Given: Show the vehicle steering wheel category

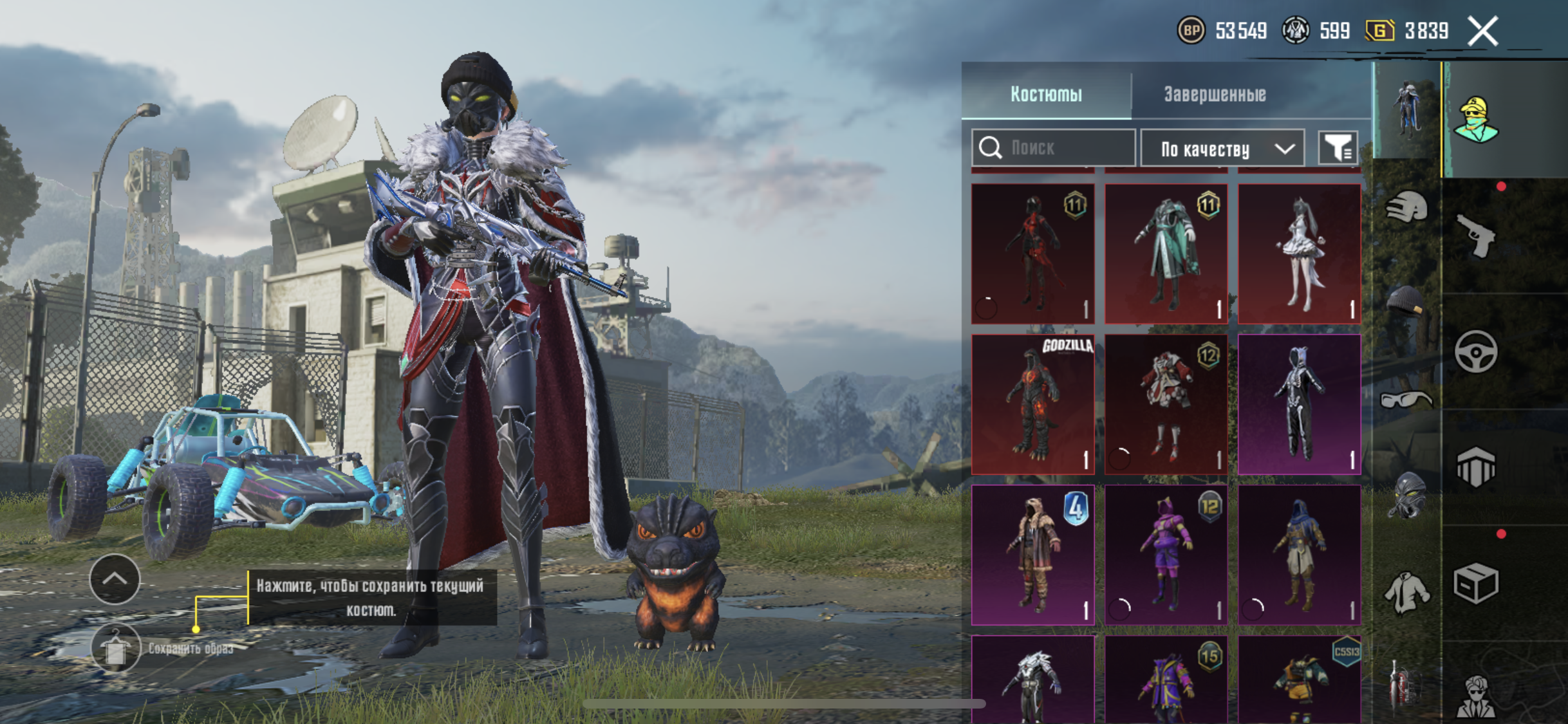Looking at the screenshot, I should click(1475, 351).
